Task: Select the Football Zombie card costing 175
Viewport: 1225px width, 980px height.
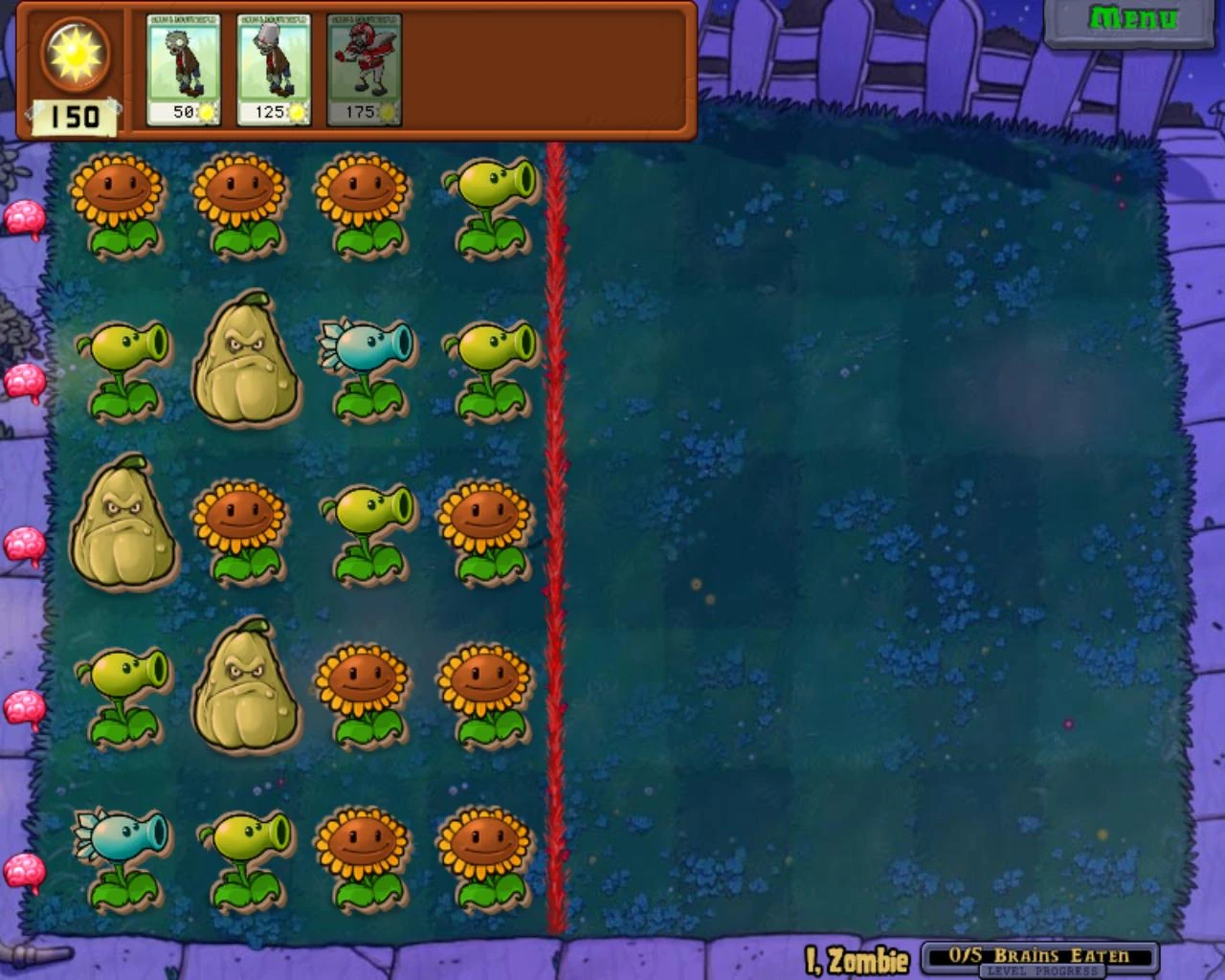Action: coord(364,67)
